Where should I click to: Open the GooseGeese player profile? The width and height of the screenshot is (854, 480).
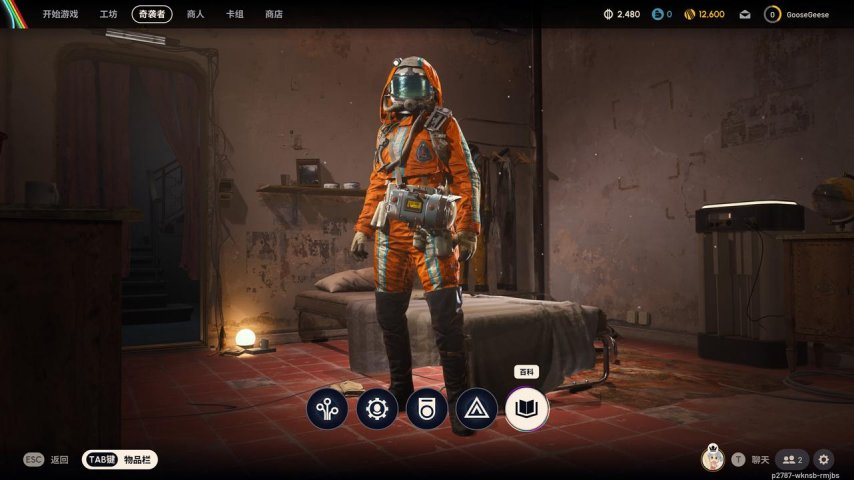click(x=798, y=14)
